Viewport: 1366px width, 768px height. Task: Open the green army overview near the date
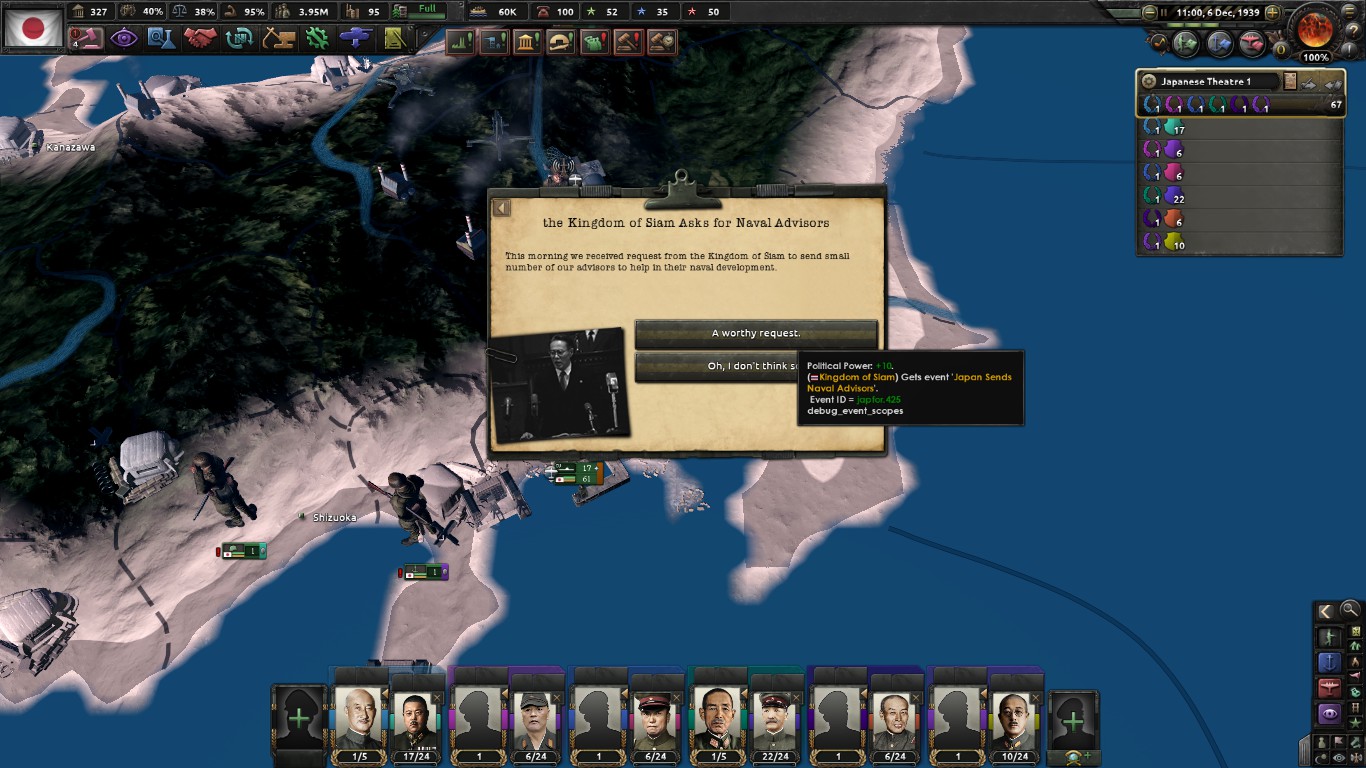[x=1186, y=42]
